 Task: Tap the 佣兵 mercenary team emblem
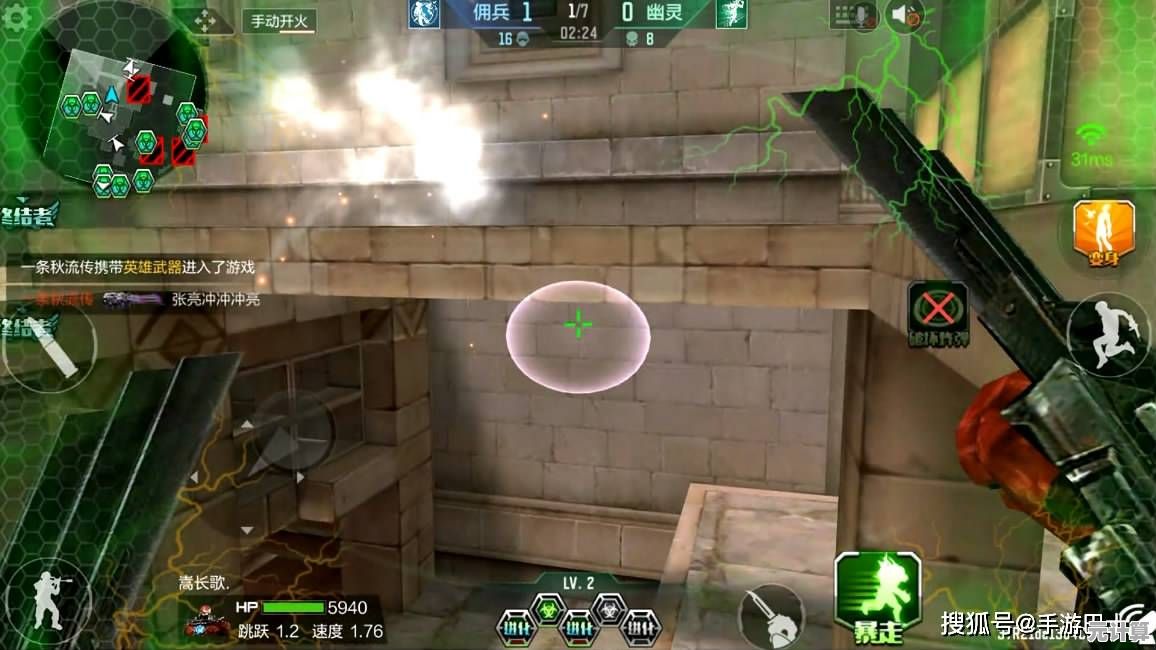[424, 14]
